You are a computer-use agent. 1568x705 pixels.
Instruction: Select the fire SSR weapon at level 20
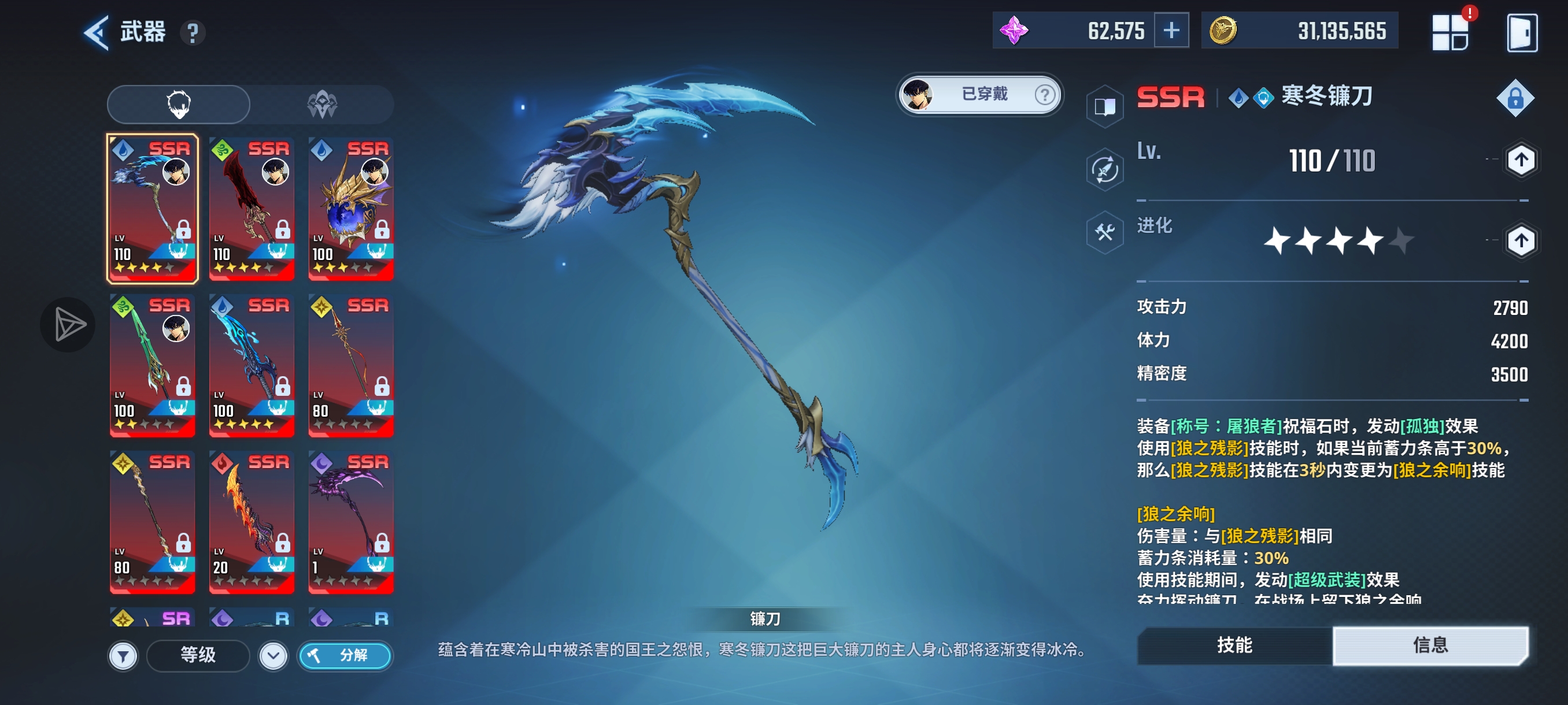tap(252, 520)
